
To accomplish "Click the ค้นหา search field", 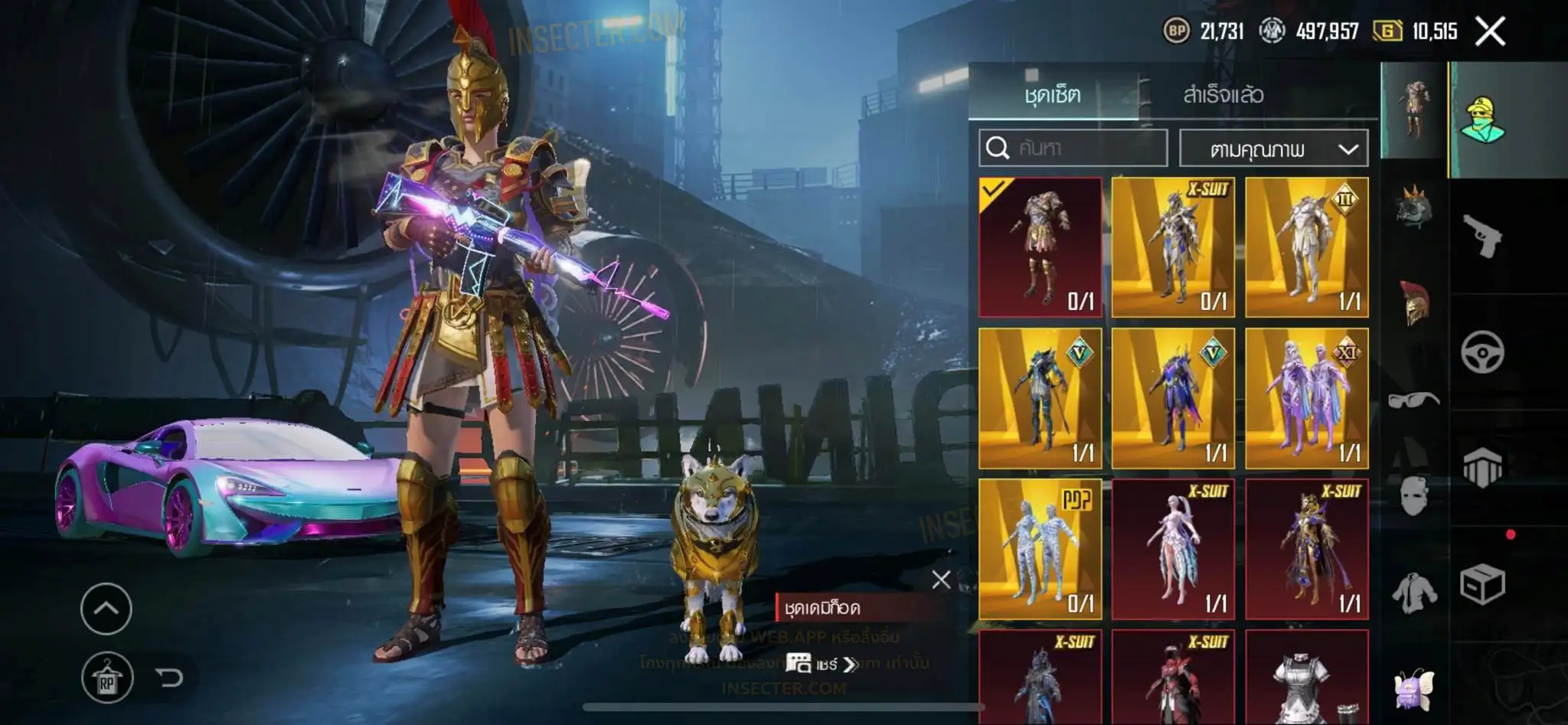I will click(1073, 148).
